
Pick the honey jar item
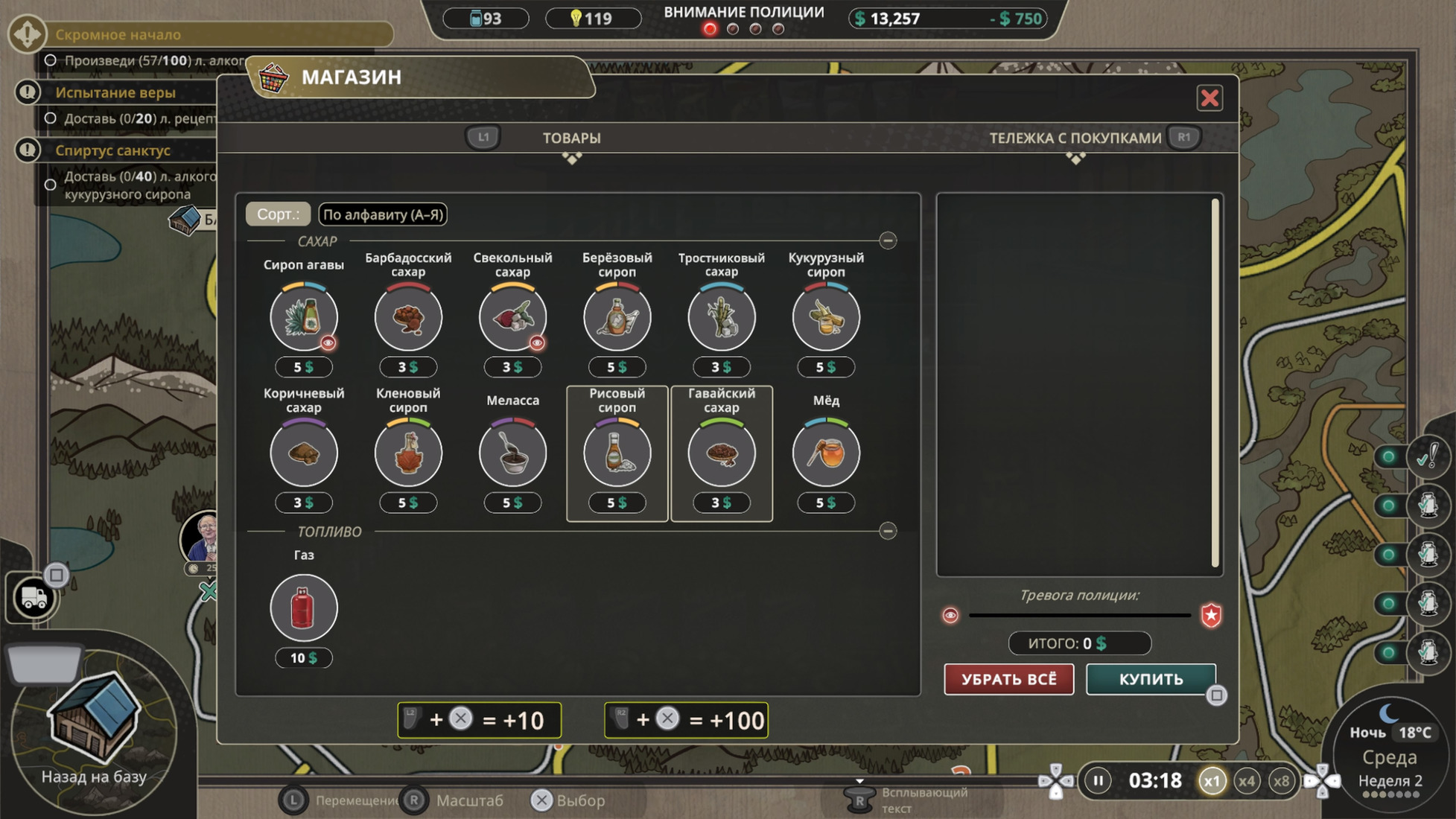[826, 453]
